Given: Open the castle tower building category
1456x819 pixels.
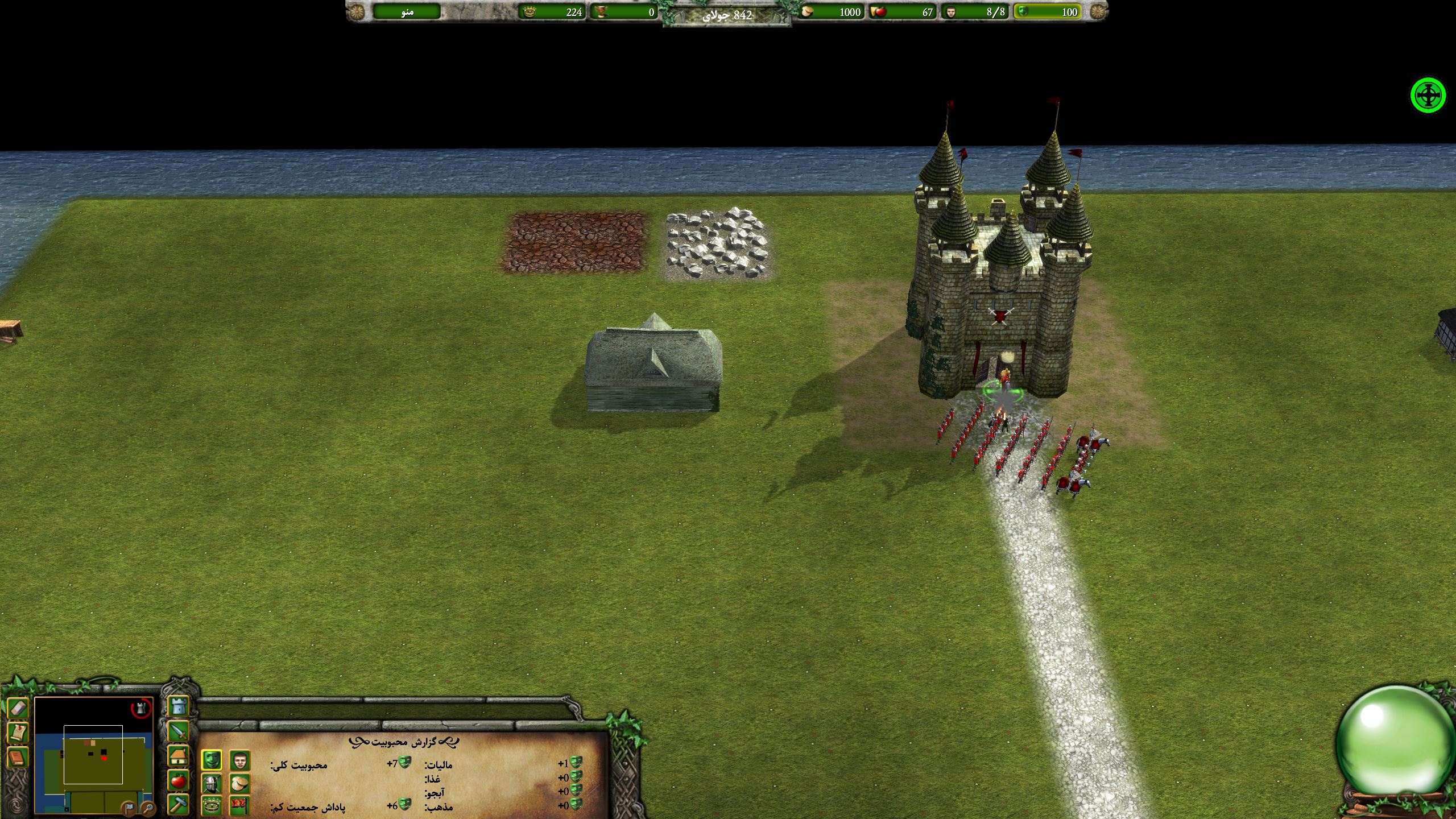Looking at the screenshot, I should 179,706.
